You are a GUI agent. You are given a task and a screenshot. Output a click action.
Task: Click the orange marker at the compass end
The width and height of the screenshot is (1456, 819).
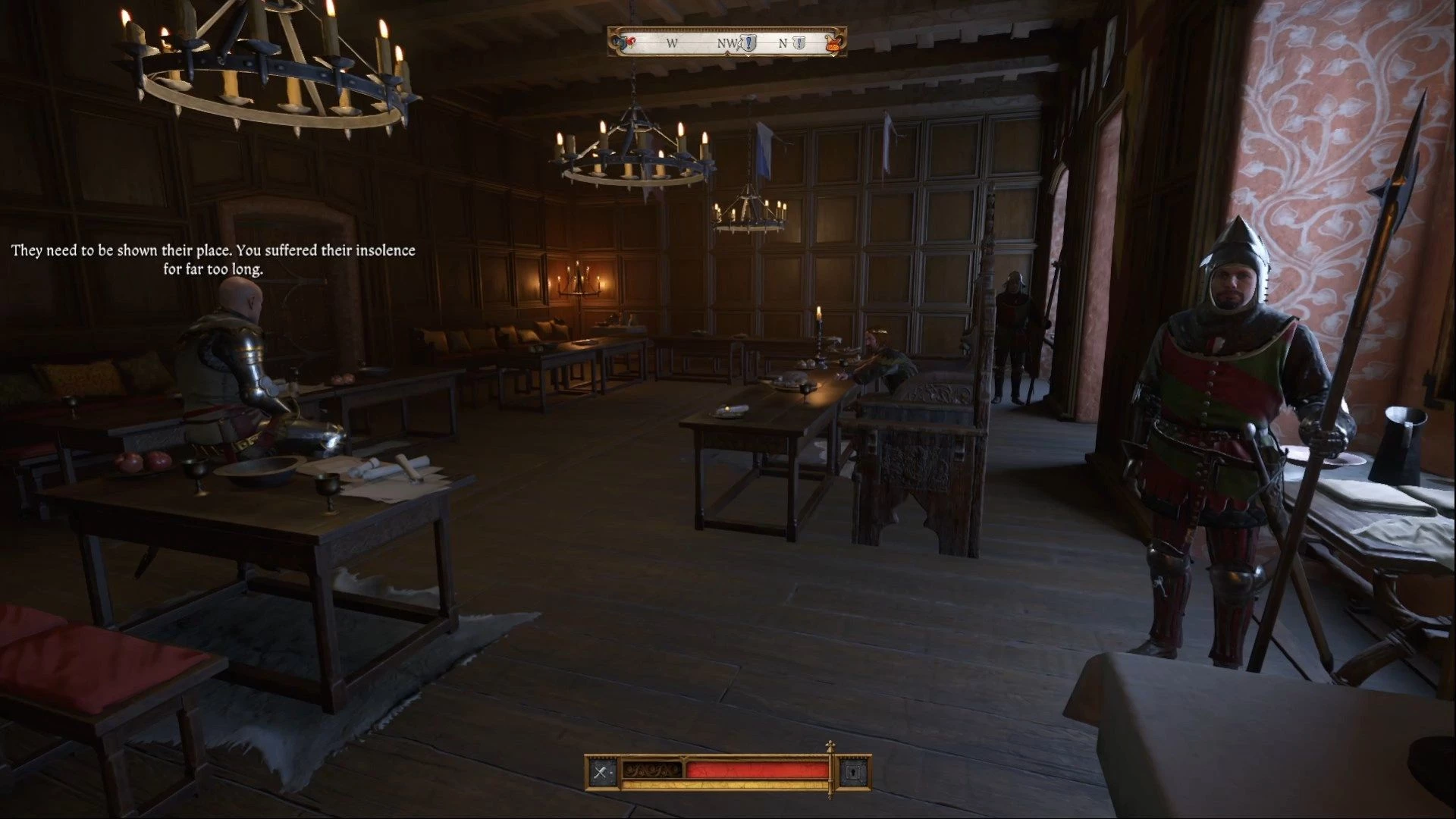(832, 43)
